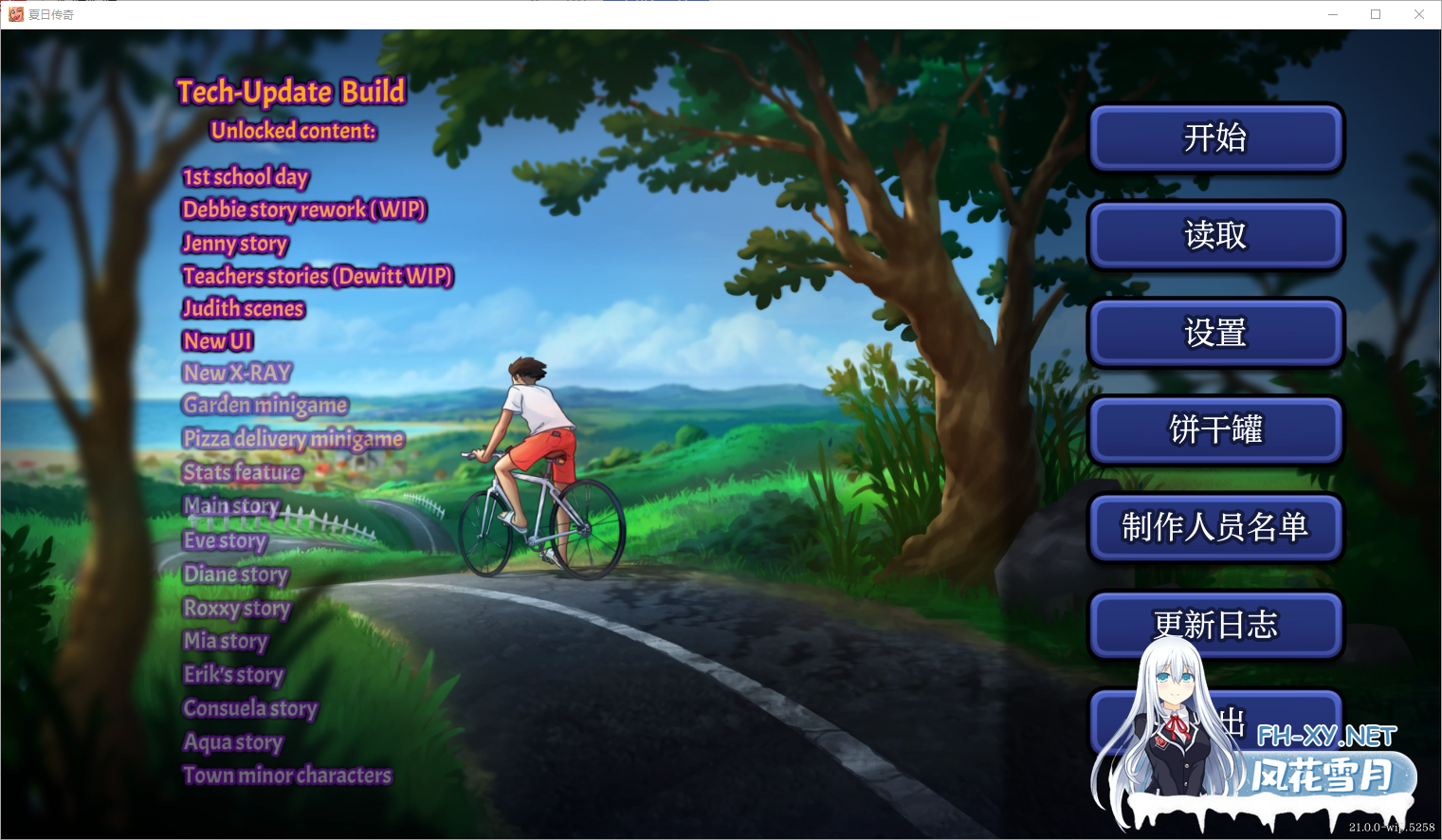This screenshot has height=840, width=1442.
Task: Select the Debbie story rework entry
Action: point(304,210)
